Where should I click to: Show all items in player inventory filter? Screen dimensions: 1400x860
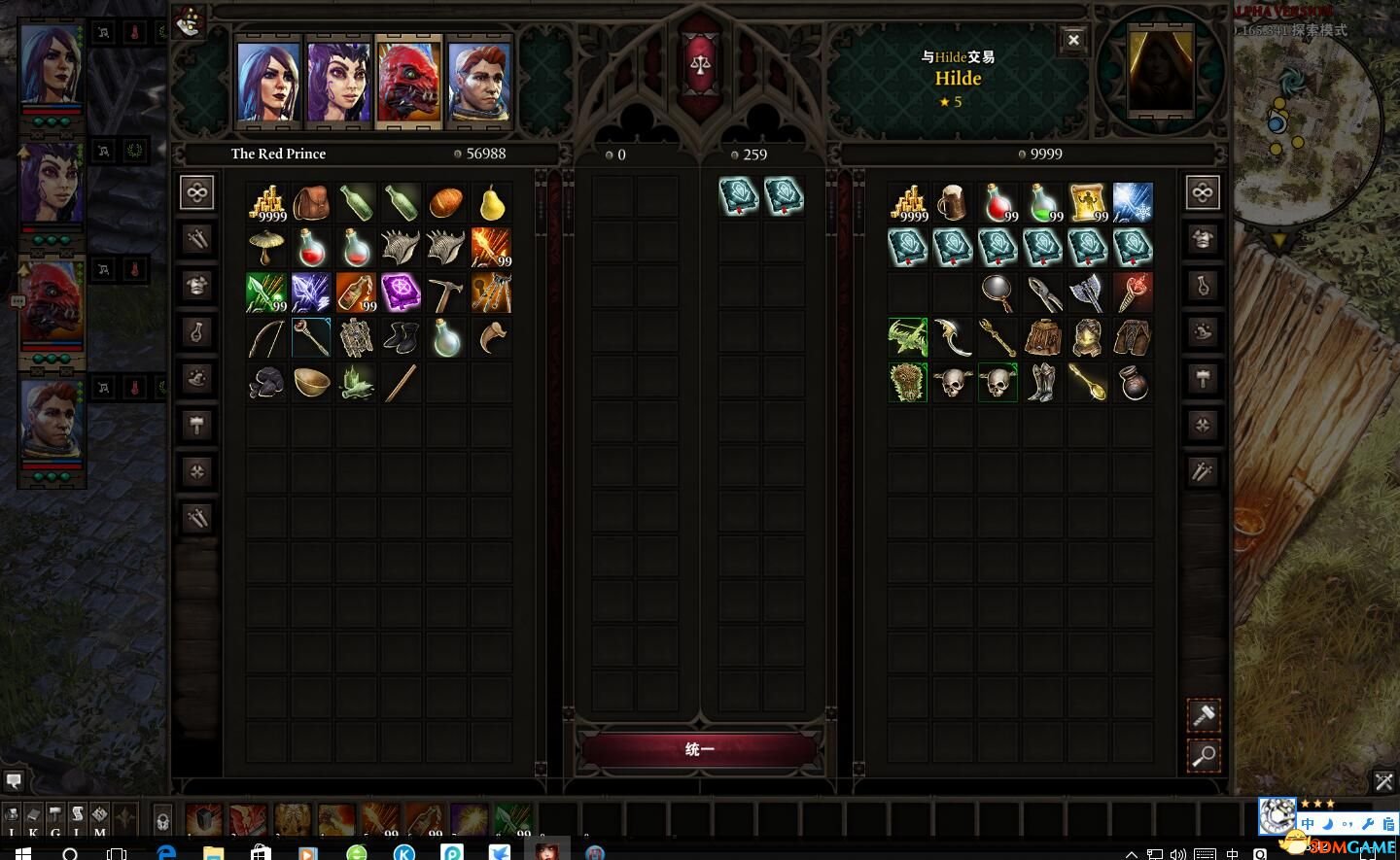tap(197, 192)
